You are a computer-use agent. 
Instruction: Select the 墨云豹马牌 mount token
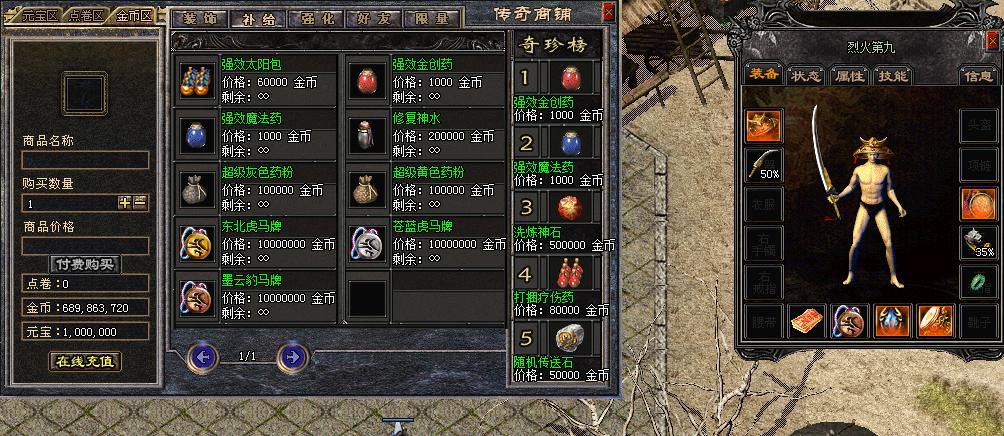pyautogui.click(x=196, y=295)
